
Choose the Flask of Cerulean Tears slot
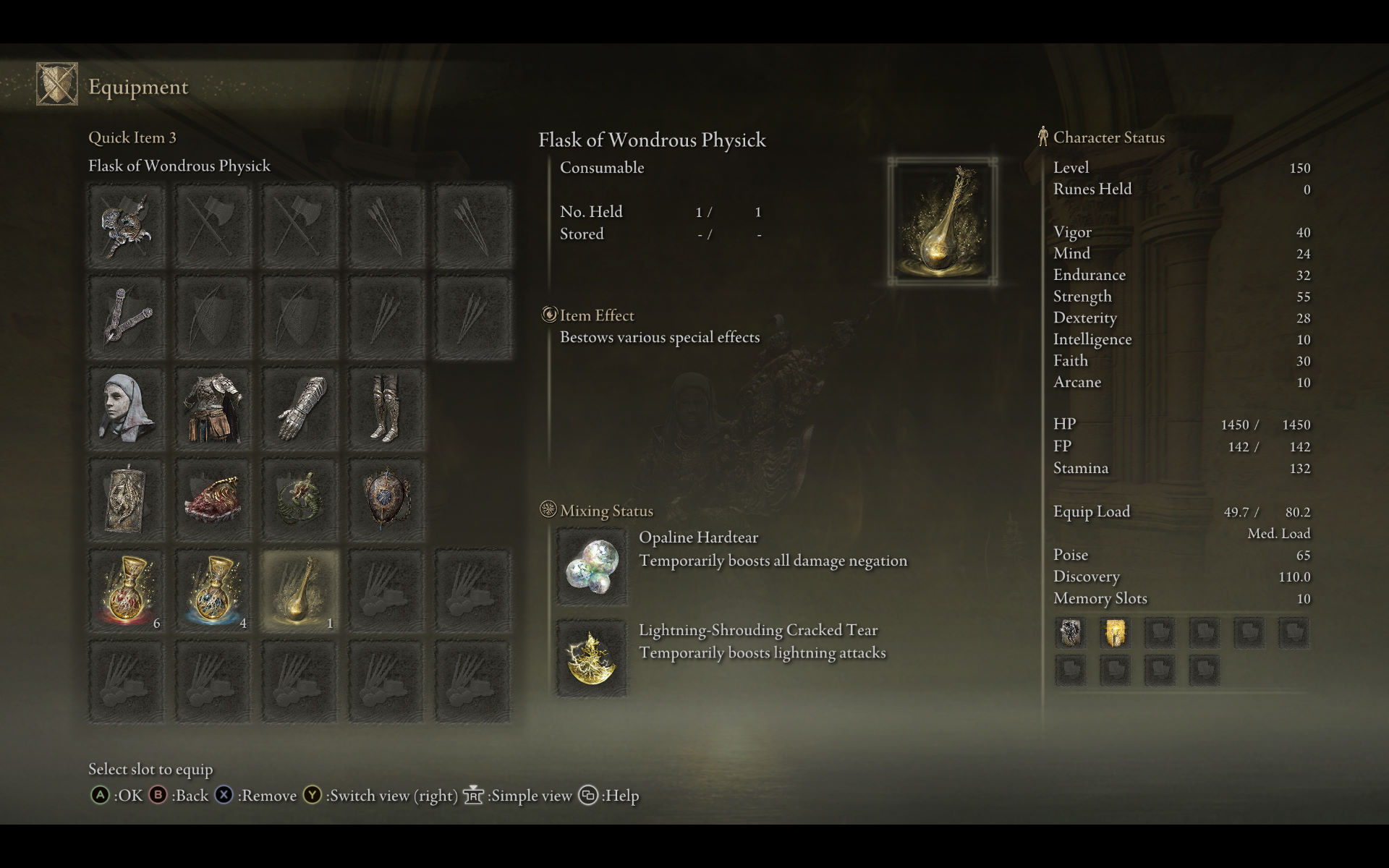coord(213,591)
